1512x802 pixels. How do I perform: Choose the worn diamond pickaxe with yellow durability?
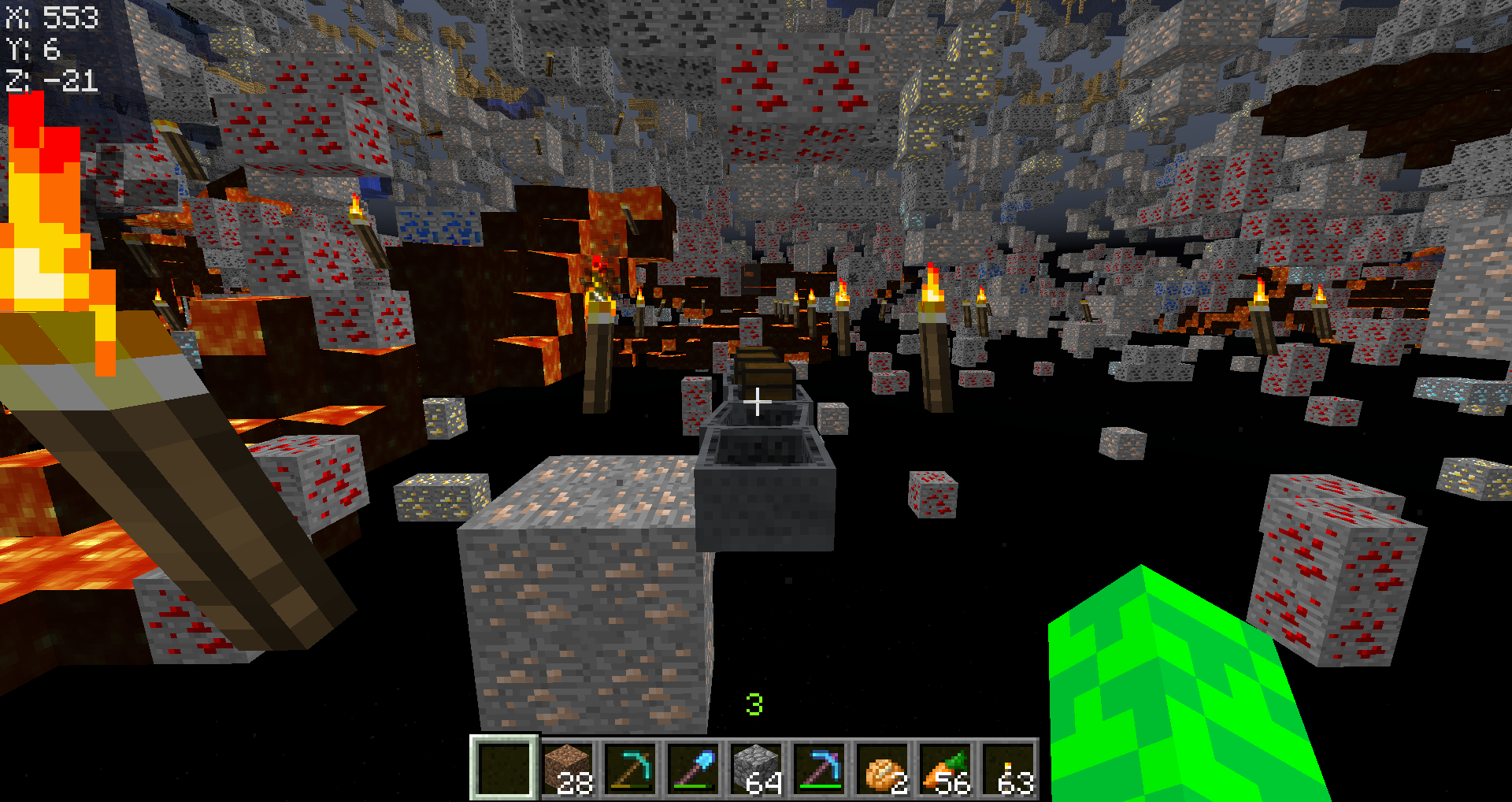pos(631,768)
